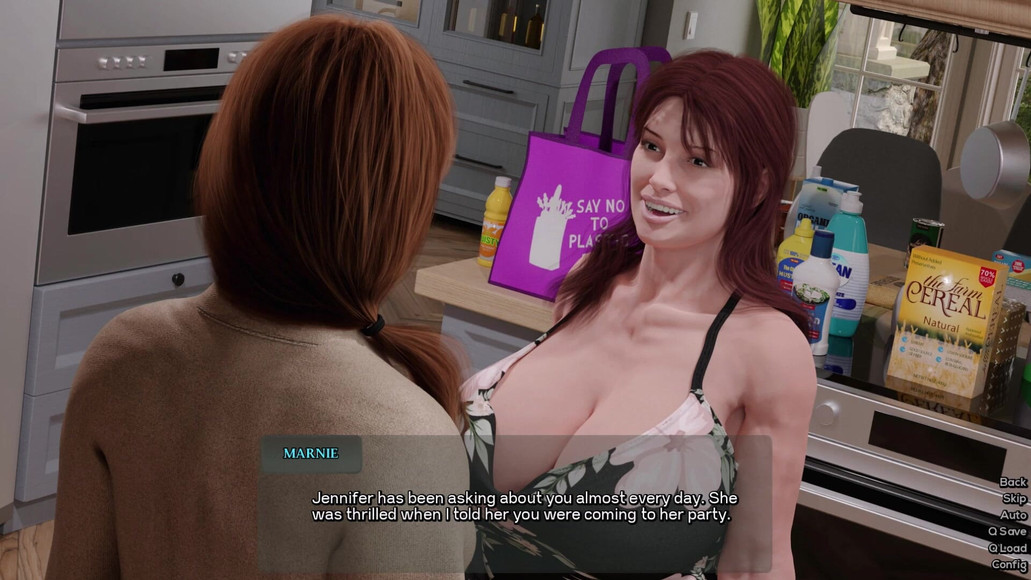
Task: Quick save using Q.Save
Action: click(1006, 531)
